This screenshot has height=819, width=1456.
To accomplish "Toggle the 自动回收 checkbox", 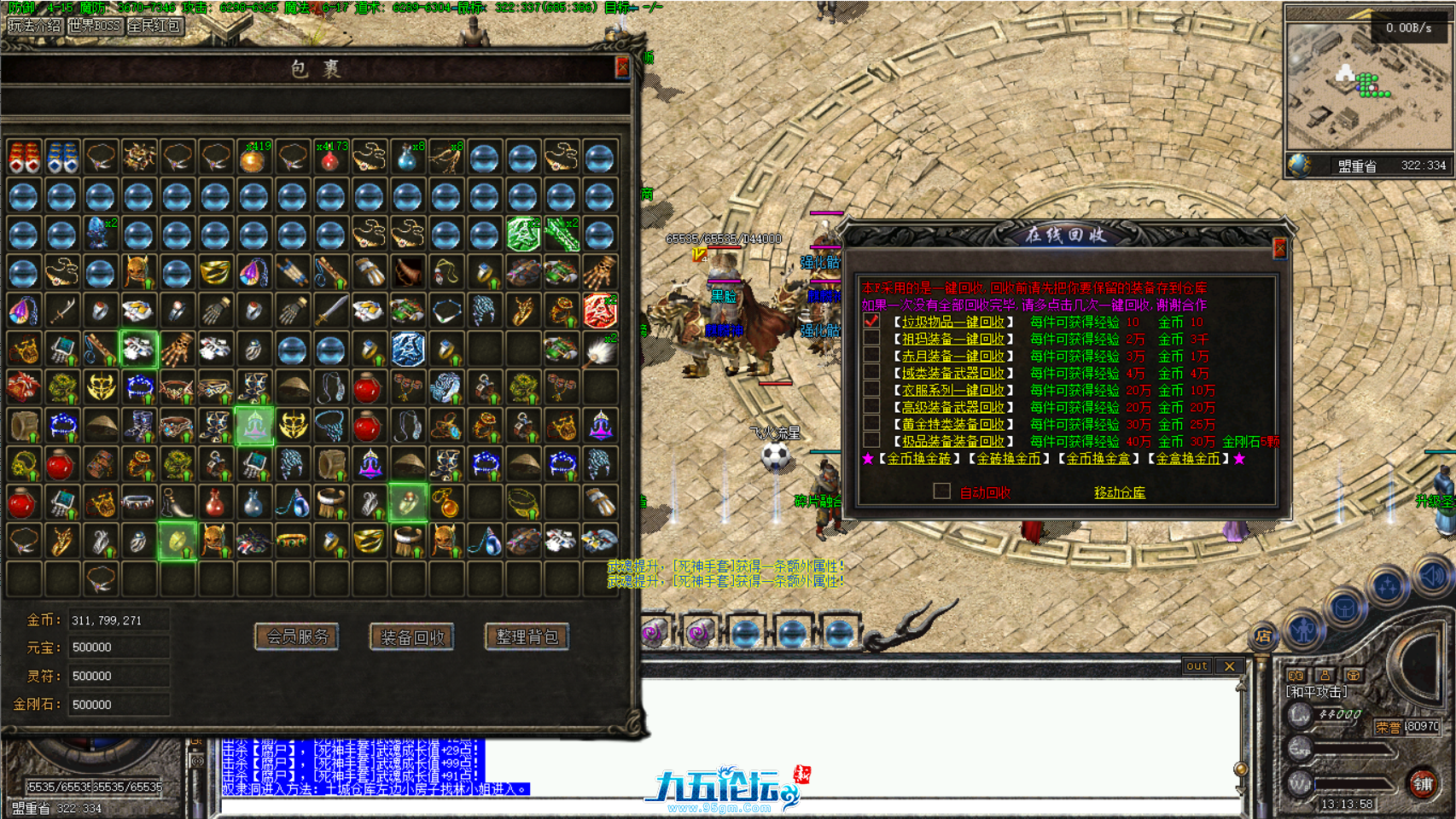I will (942, 491).
